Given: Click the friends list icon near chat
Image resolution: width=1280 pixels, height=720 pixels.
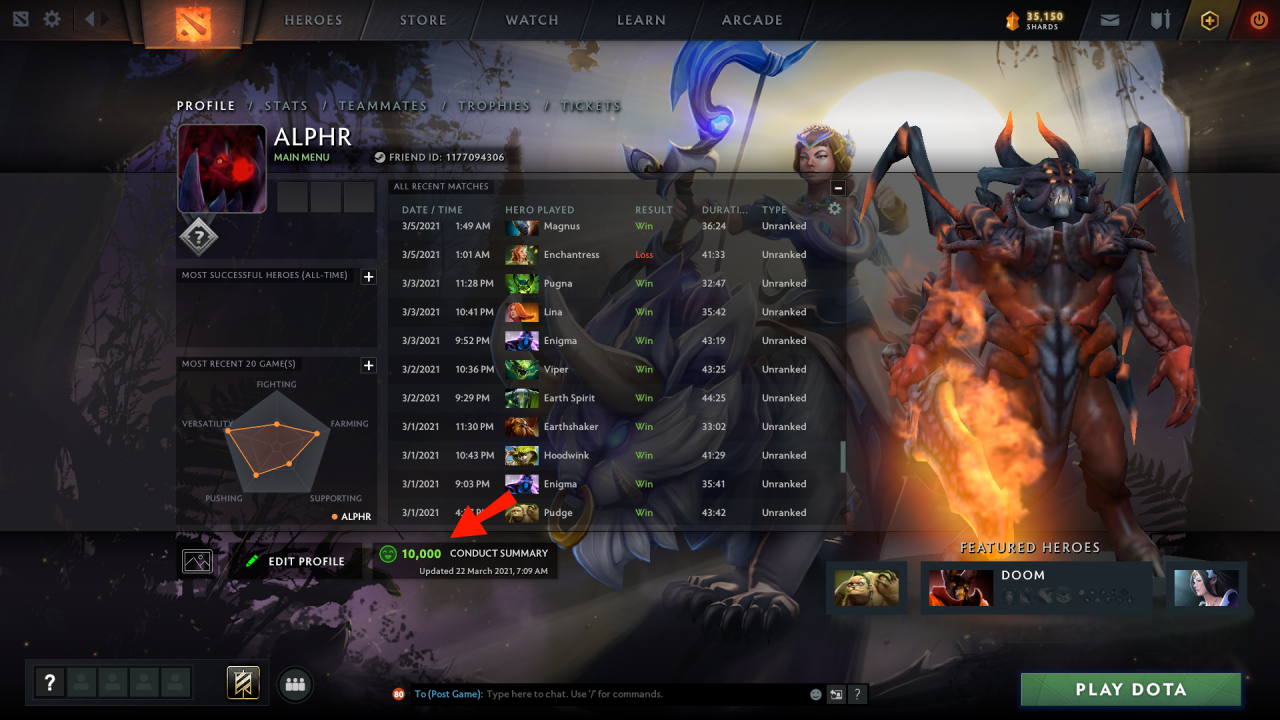Looking at the screenshot, I should [294, 684].
